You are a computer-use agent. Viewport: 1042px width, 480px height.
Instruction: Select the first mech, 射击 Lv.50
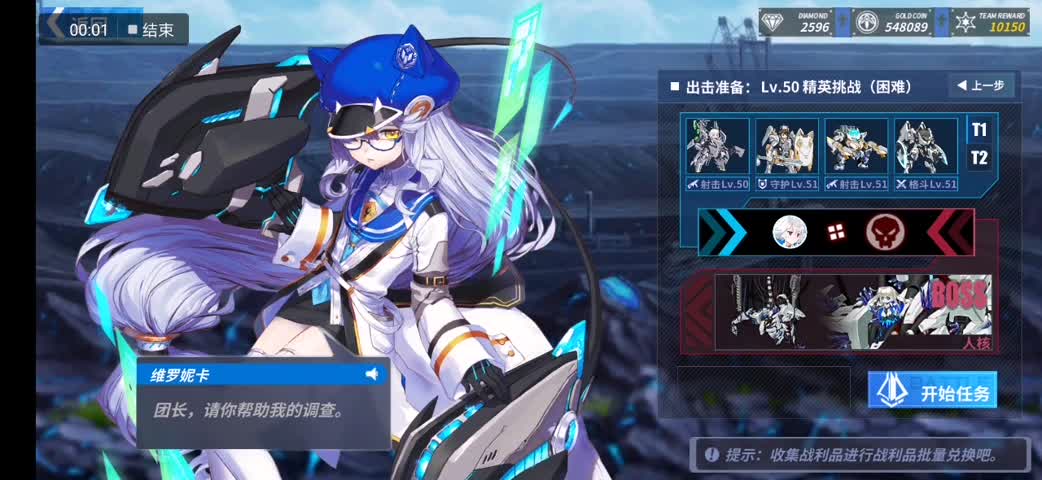click(x=717, y=154)
